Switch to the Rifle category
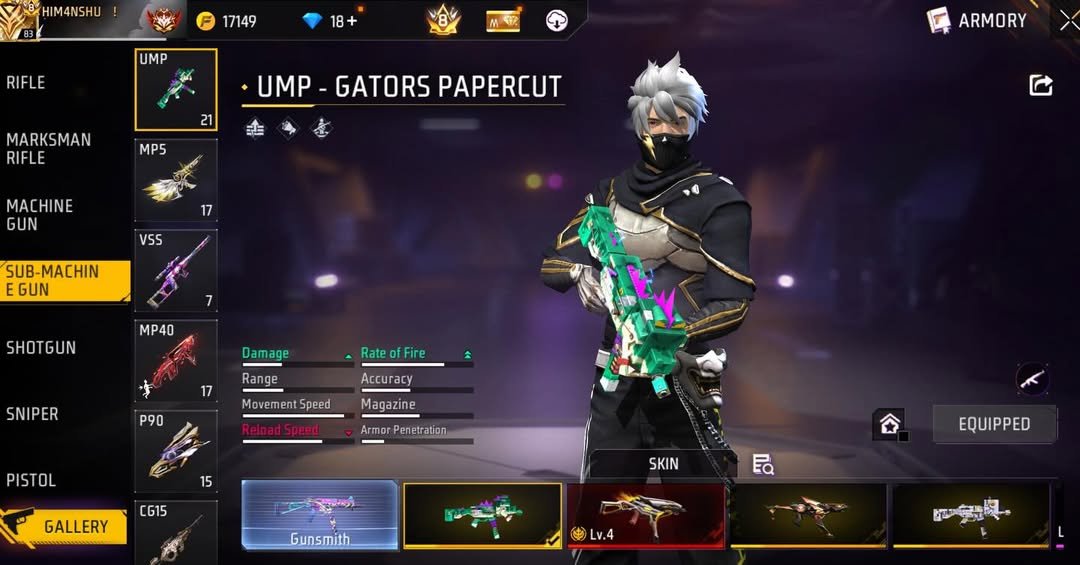The height and width of the screenshot is (565, 1080). 27,83
